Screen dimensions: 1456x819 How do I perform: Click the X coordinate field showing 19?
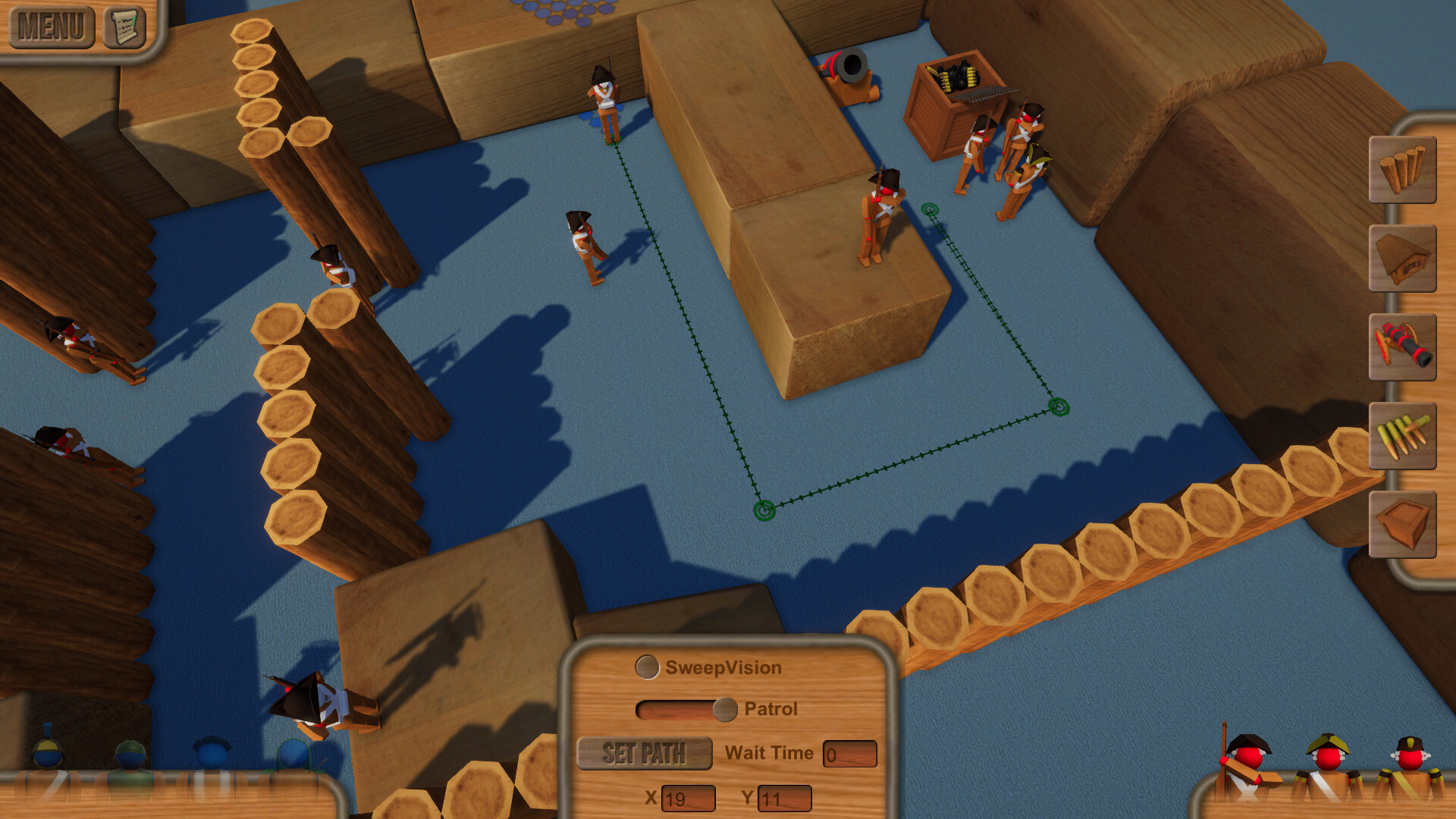pos(687,798)
